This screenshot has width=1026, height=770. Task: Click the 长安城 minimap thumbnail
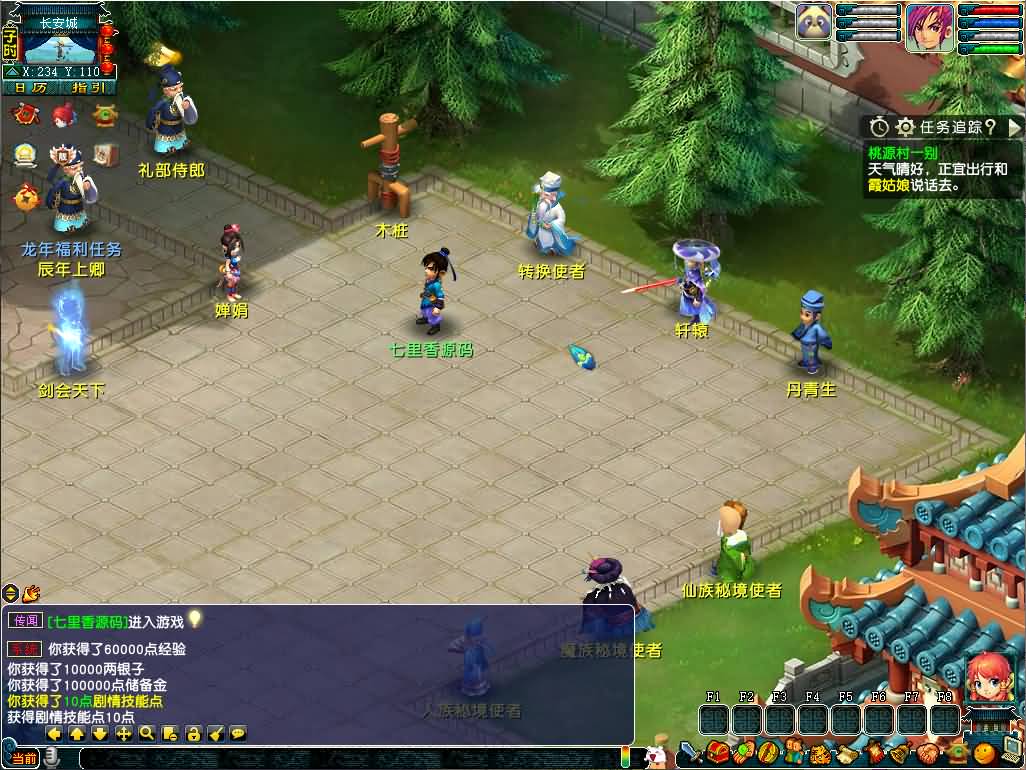tap(59, 46)
